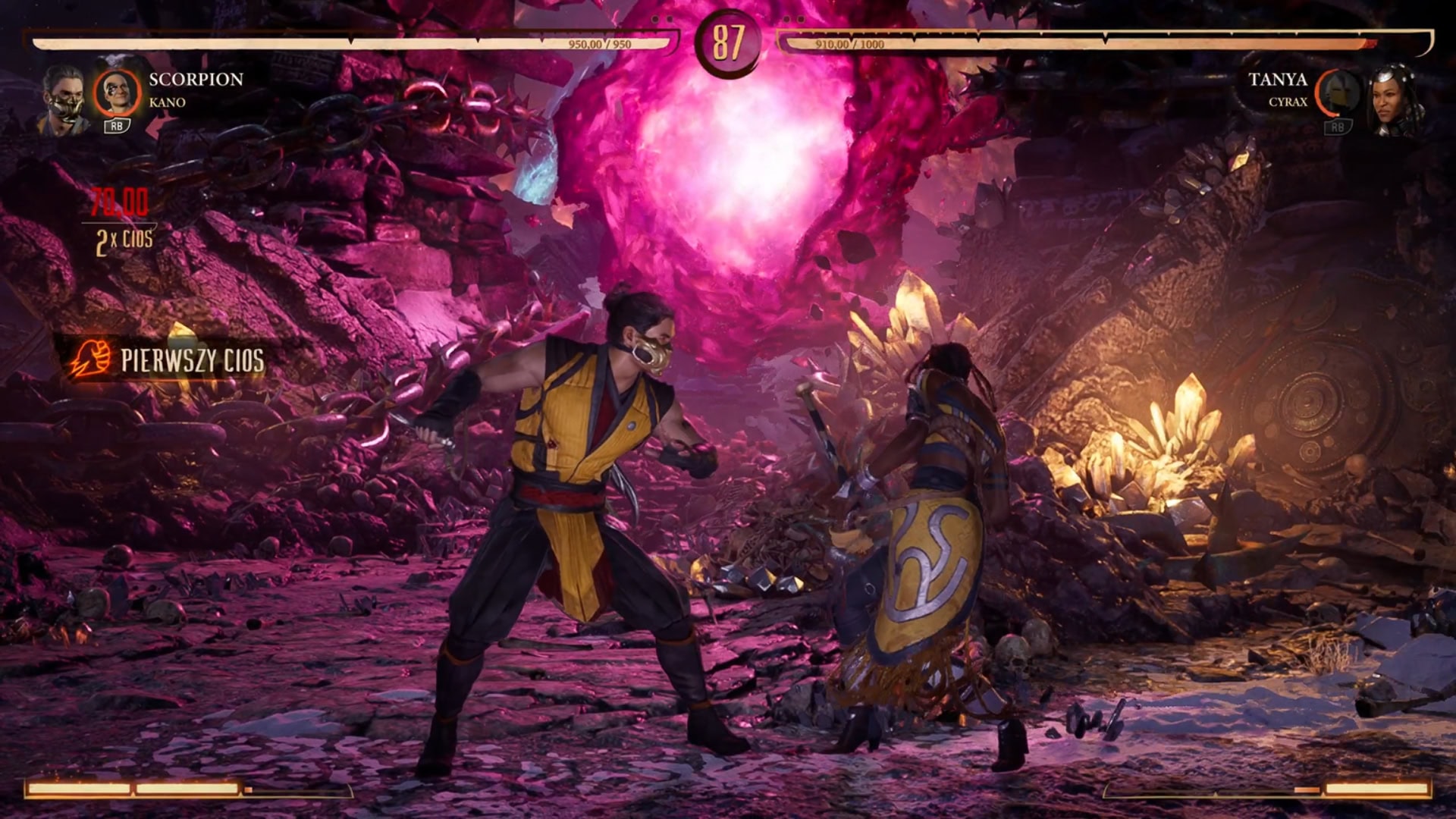
Task: Select the SCORPION name label
Action: 196,78
